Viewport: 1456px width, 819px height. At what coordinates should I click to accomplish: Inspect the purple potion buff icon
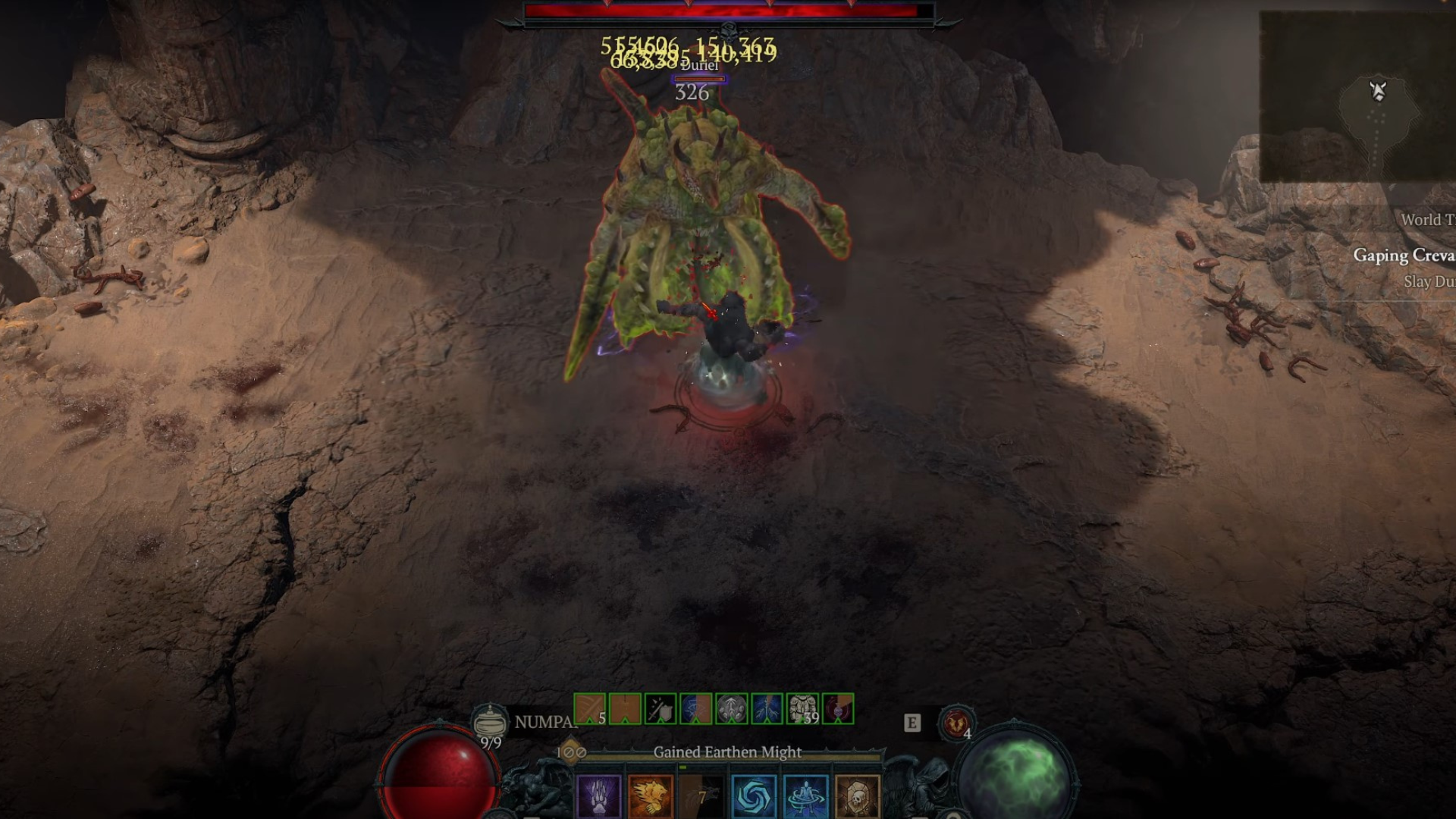[838, 709]
